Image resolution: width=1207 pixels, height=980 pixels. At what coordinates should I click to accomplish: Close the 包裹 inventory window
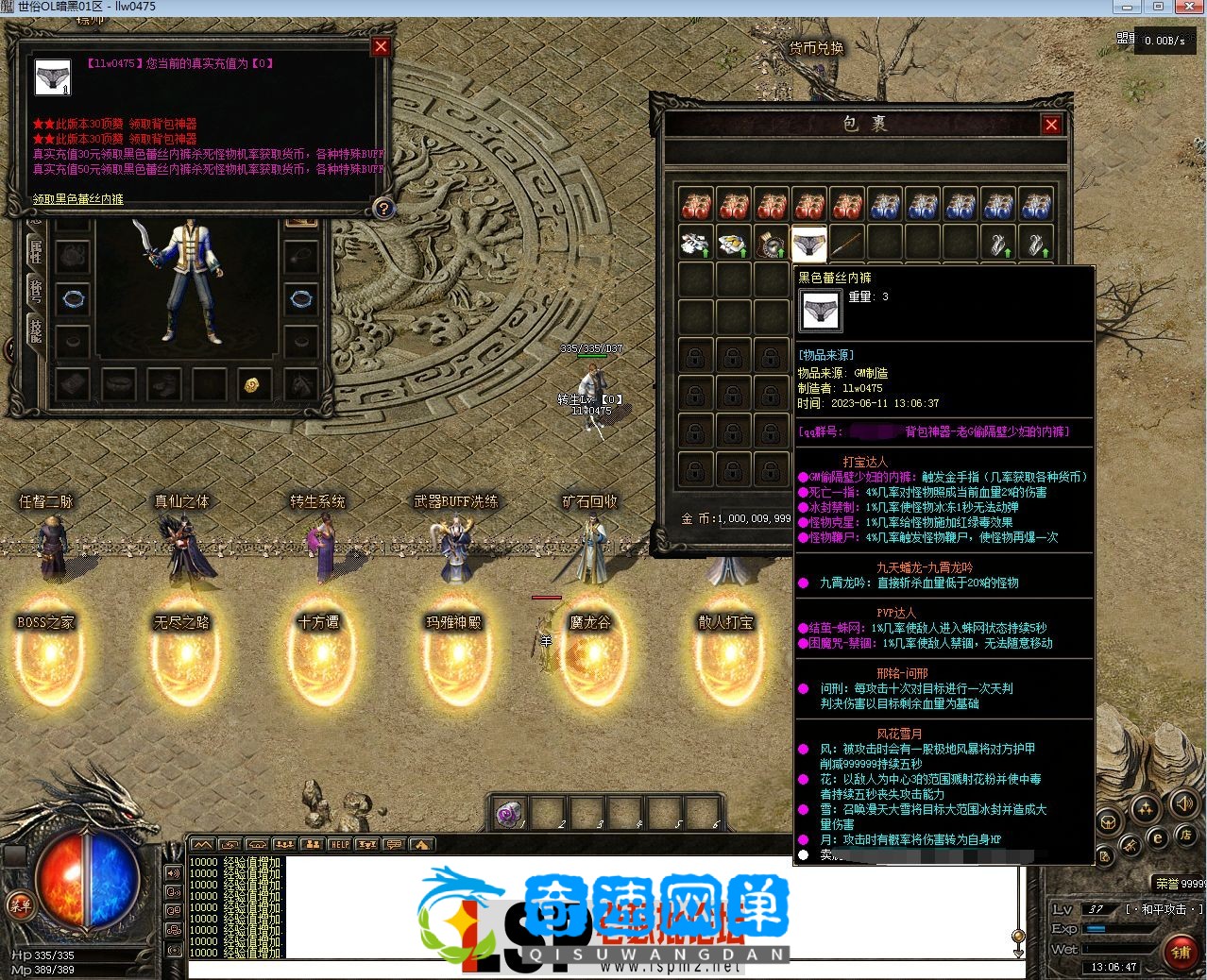1051,125
